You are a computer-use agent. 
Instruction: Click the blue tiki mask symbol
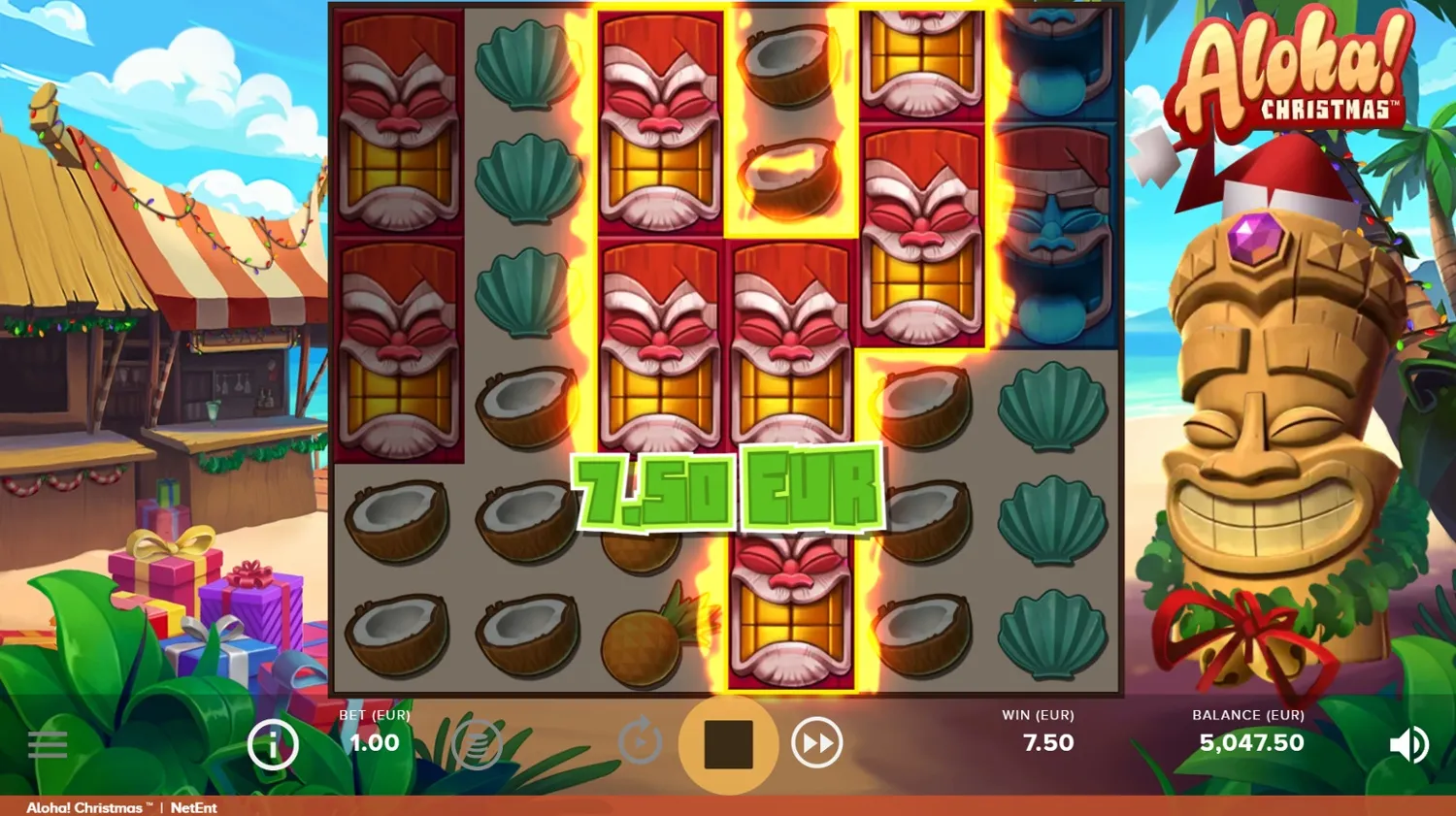tap(1053, 243)
